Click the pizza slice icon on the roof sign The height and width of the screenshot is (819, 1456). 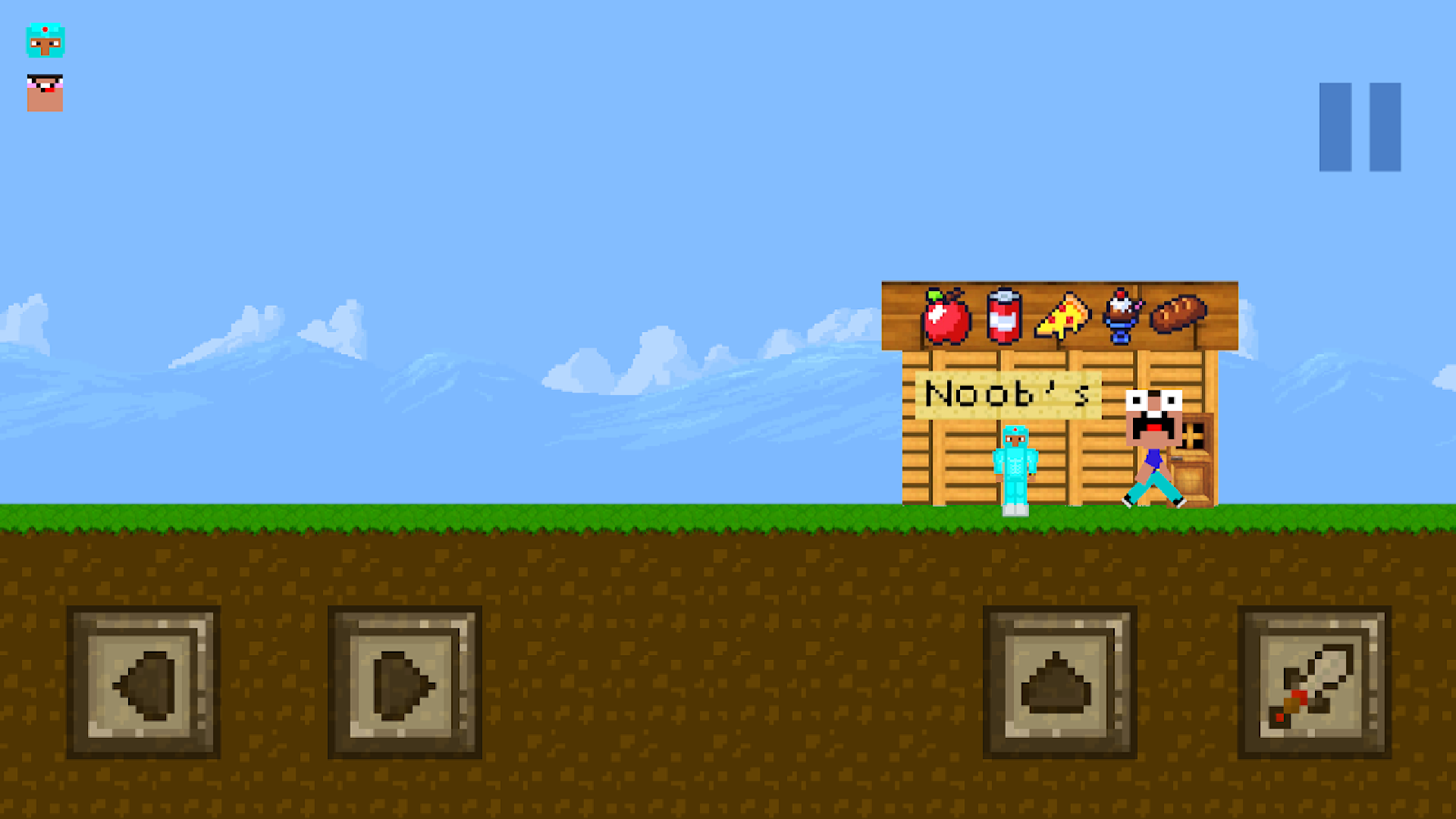(x=1064, y=317)
